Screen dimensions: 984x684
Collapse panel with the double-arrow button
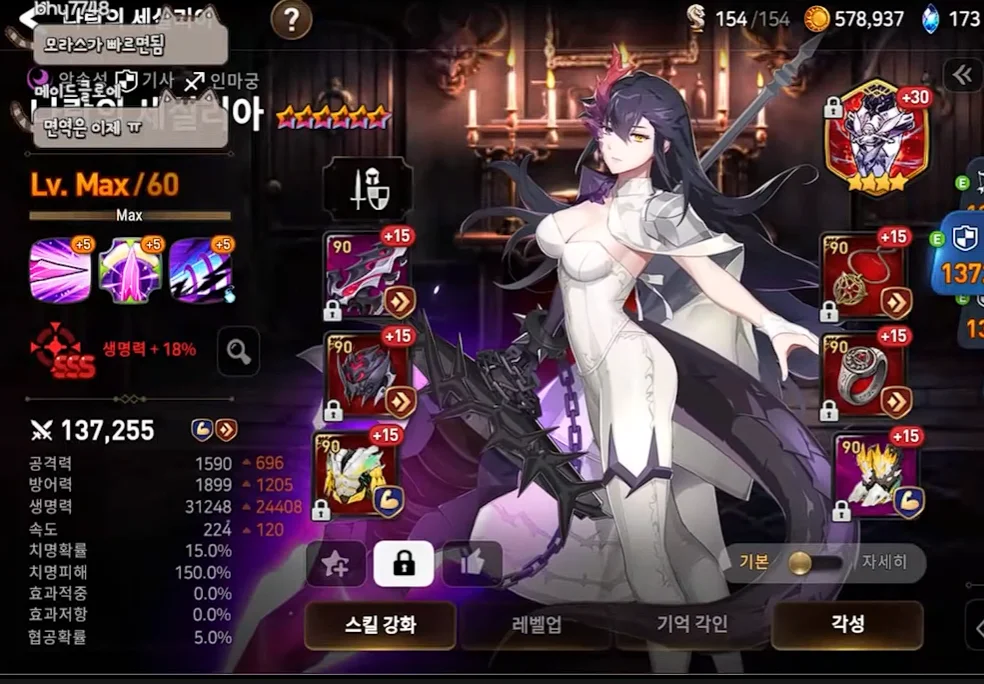(962, 75)
